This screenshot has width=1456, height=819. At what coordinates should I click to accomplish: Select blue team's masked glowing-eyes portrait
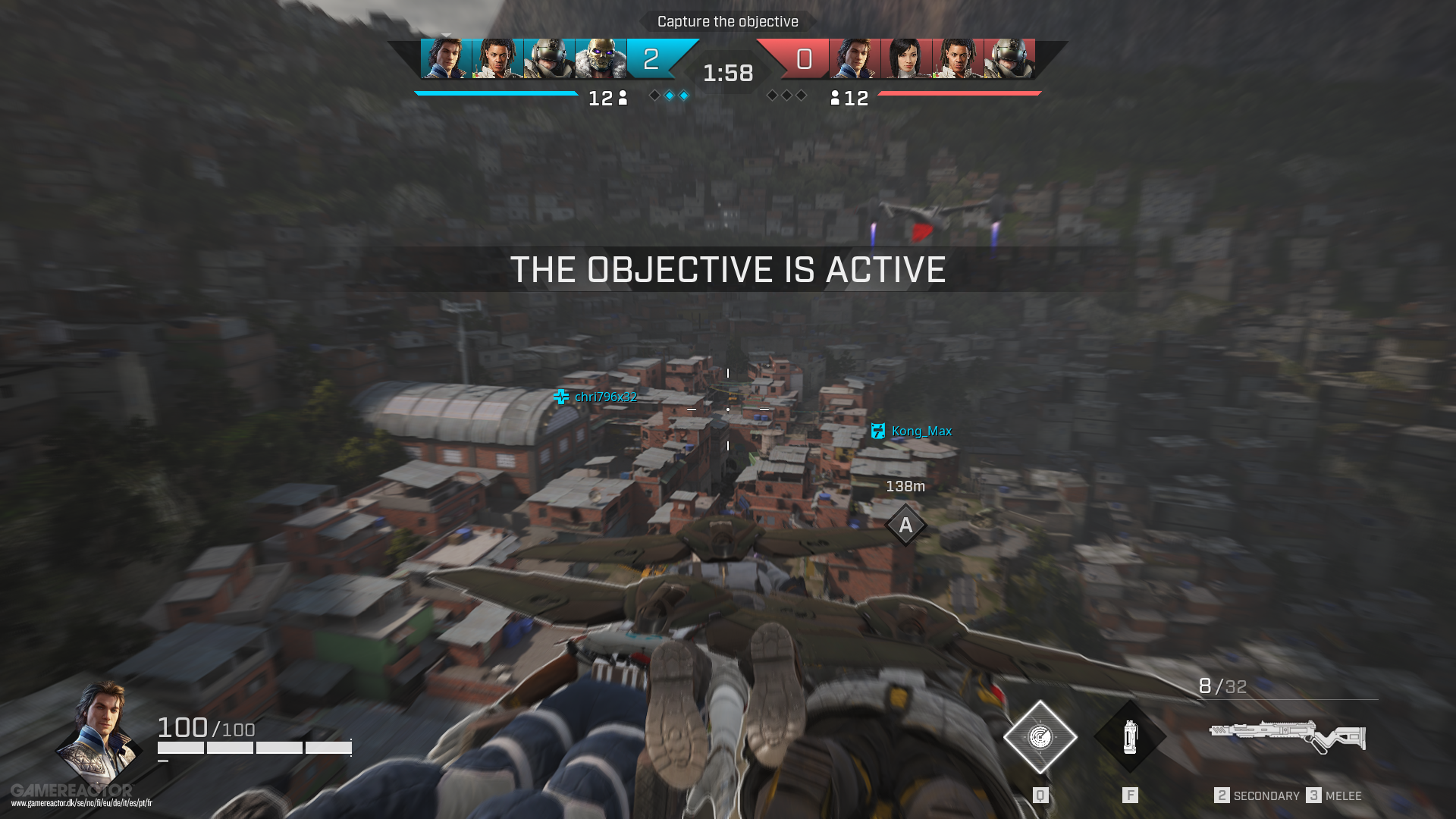[601, 59]
